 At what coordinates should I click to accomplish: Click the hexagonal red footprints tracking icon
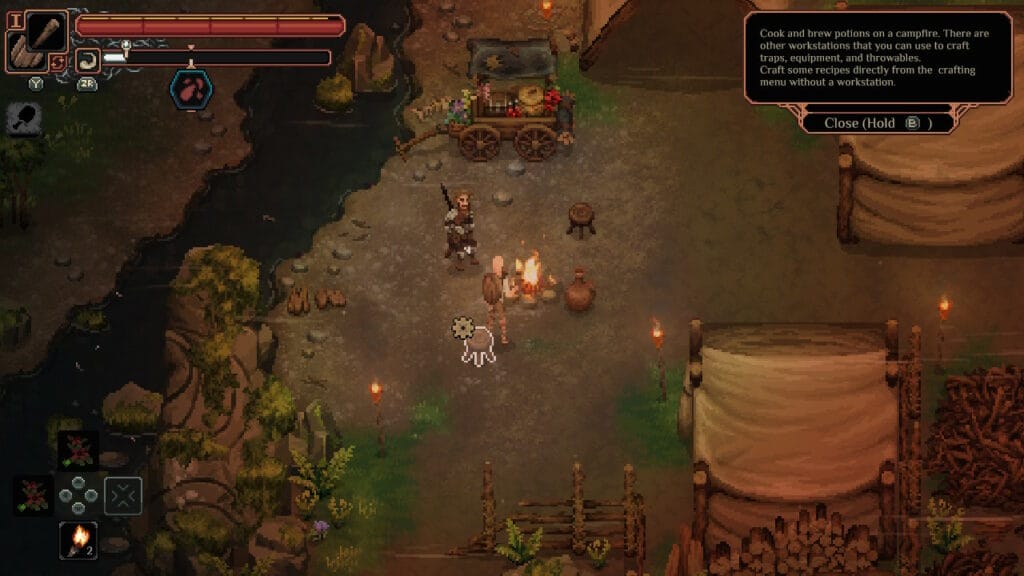[x=190, y=88]
